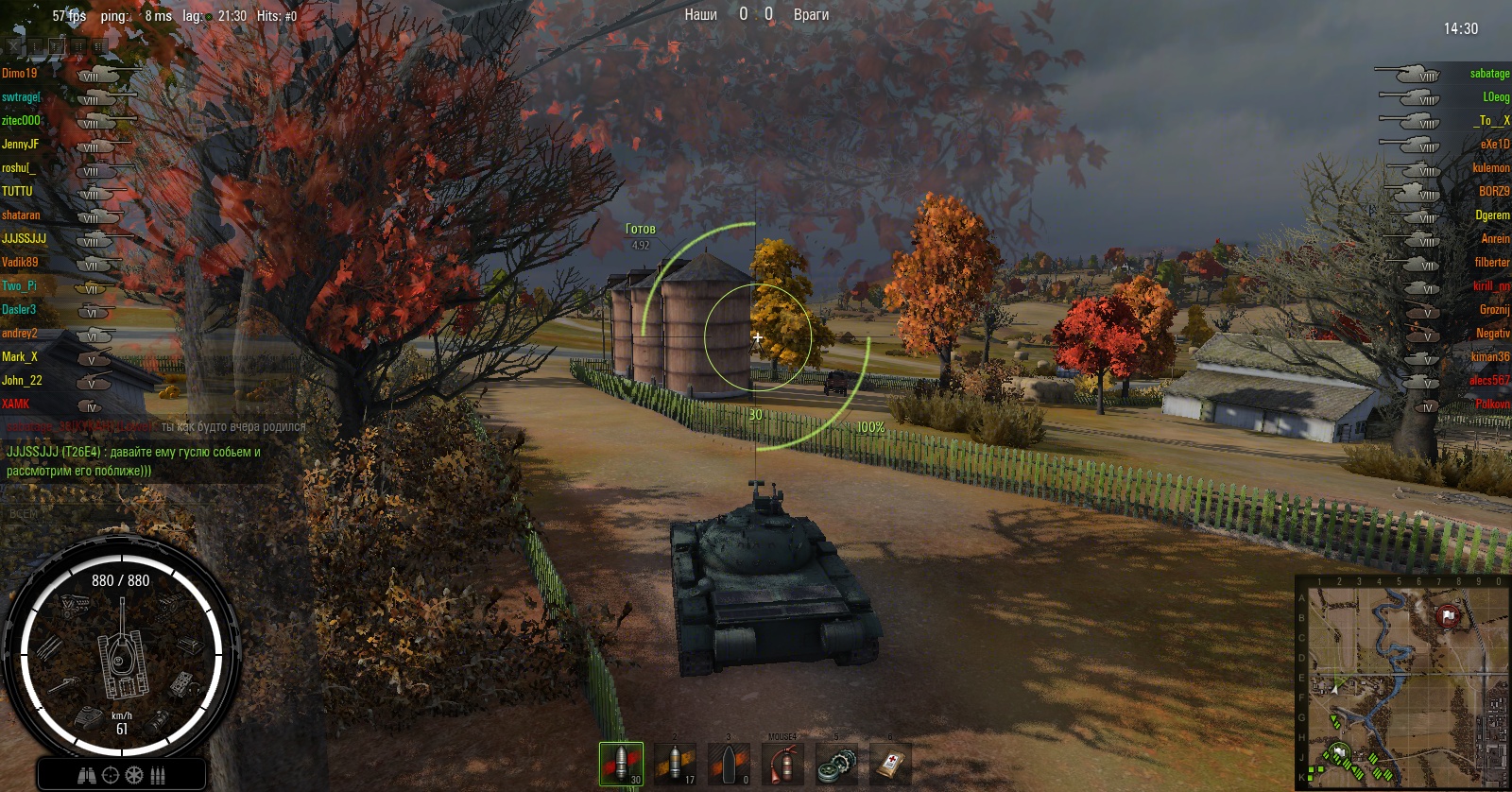Select player Dimo19 in the left team list

[20, 74]
